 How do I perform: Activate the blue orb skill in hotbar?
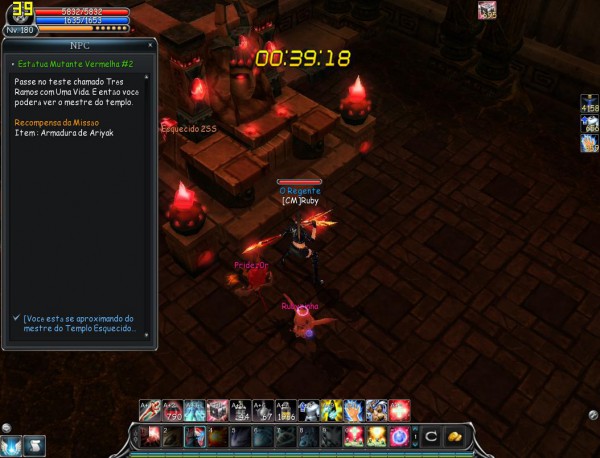(400, 436)
